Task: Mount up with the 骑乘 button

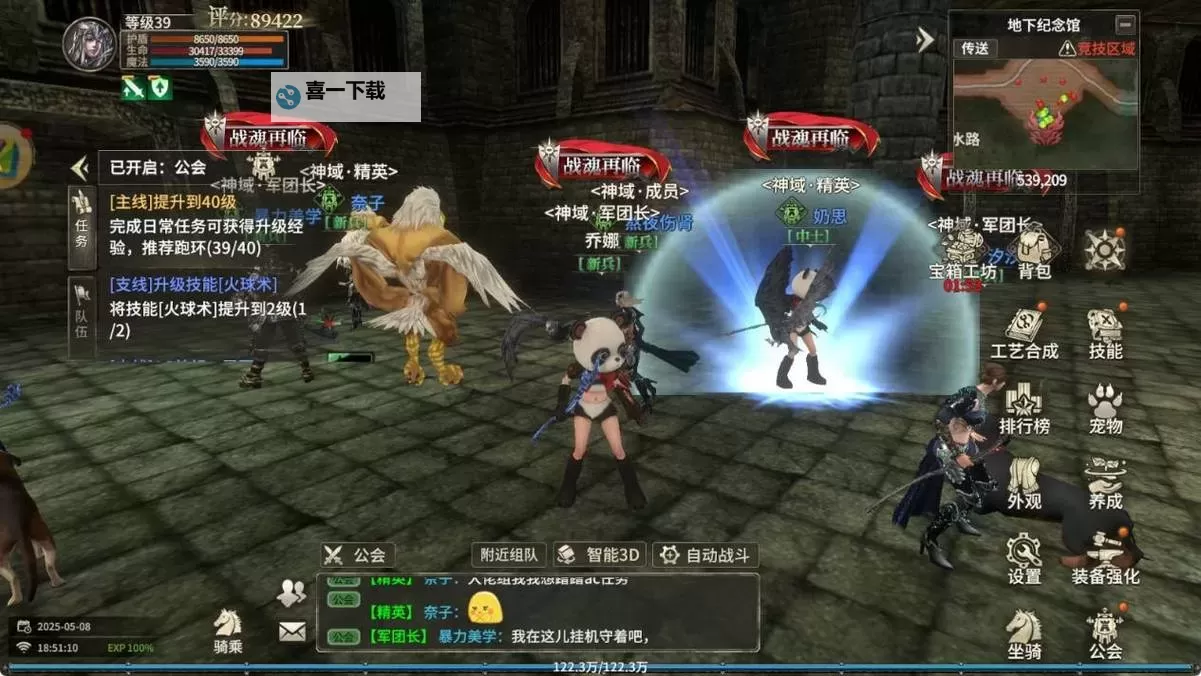Action: pos(228,632)
